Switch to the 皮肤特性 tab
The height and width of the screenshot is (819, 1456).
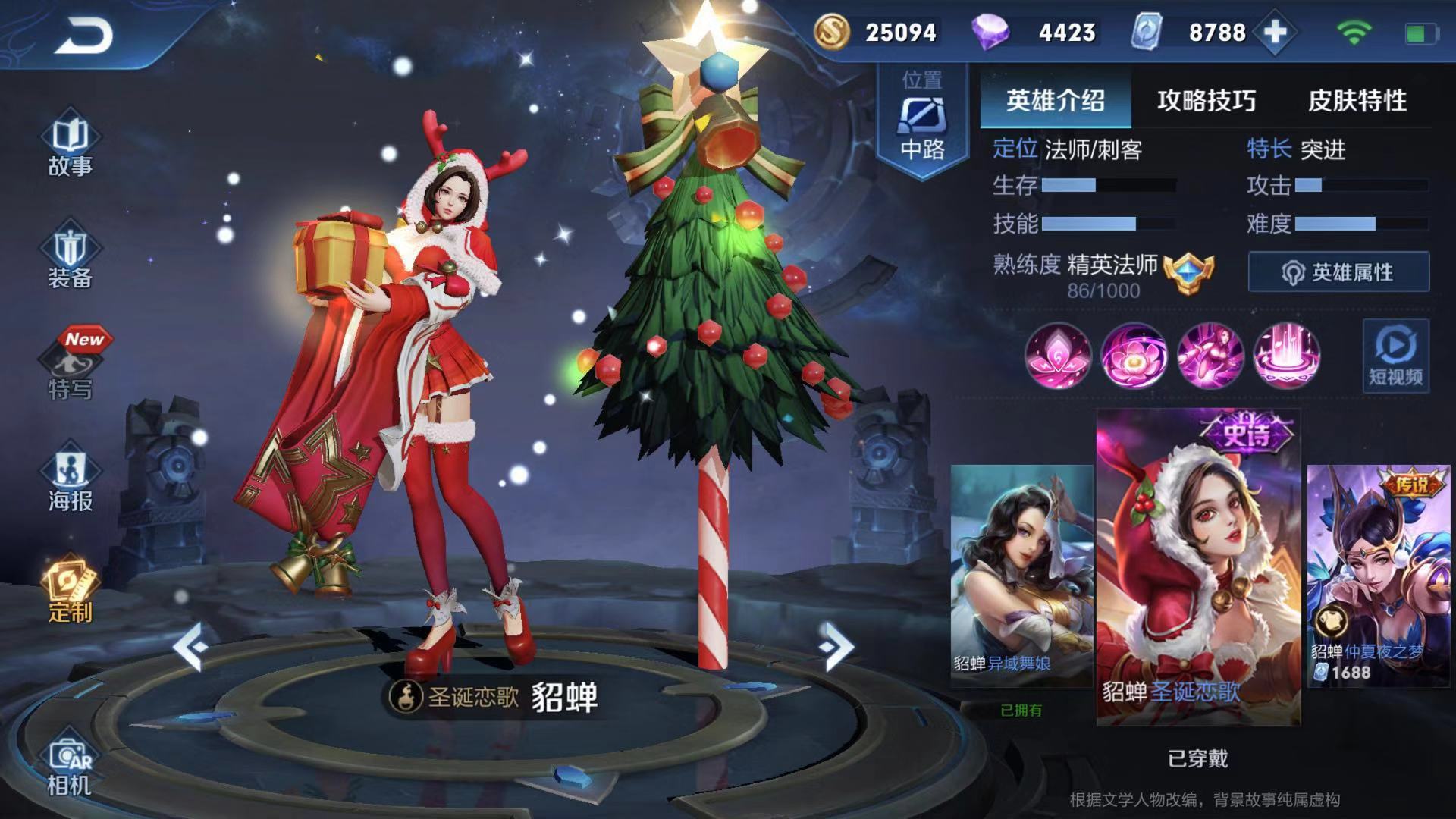[1357, 100]
